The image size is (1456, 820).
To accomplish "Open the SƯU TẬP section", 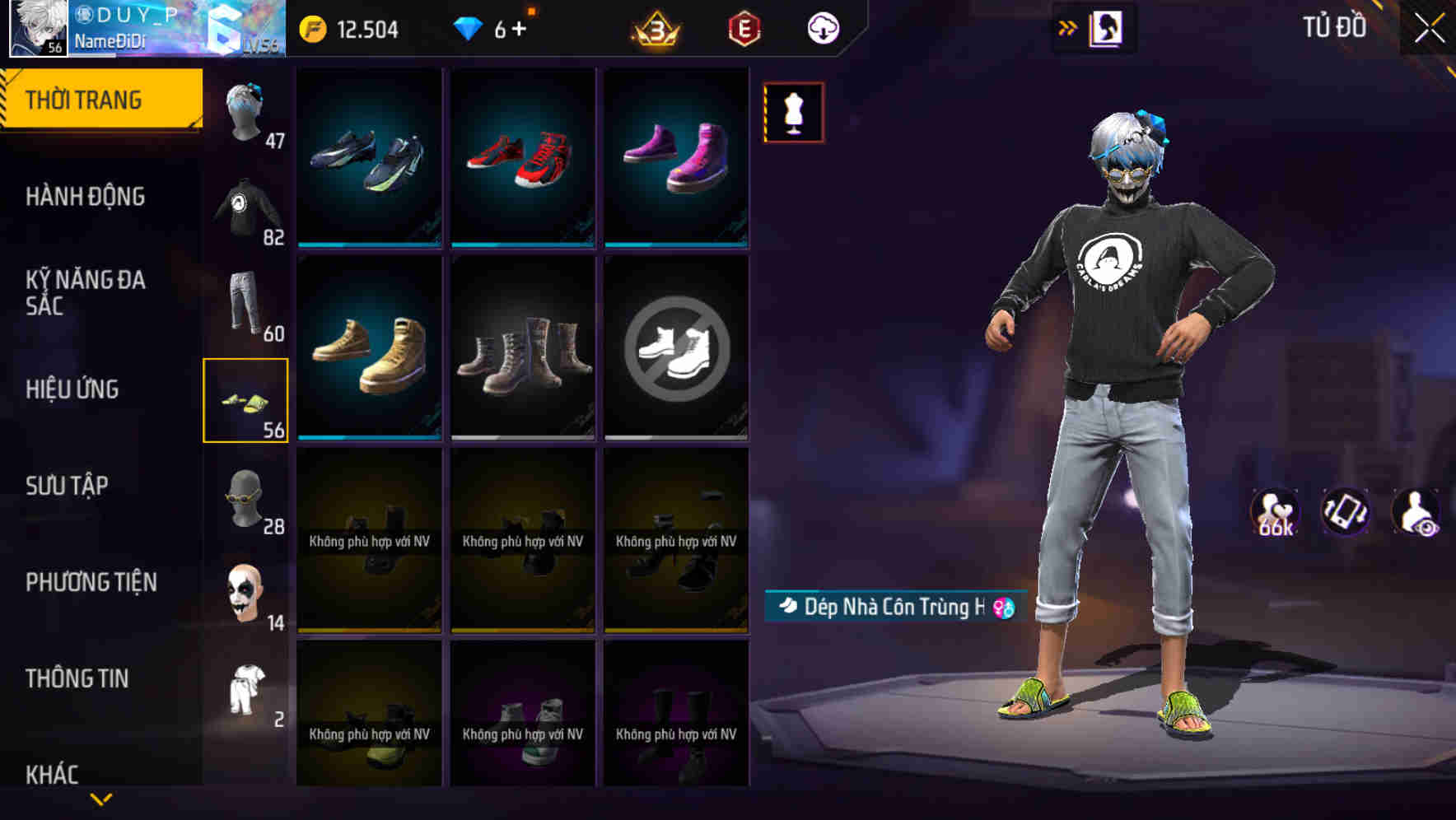I will (x=66, y=486).
